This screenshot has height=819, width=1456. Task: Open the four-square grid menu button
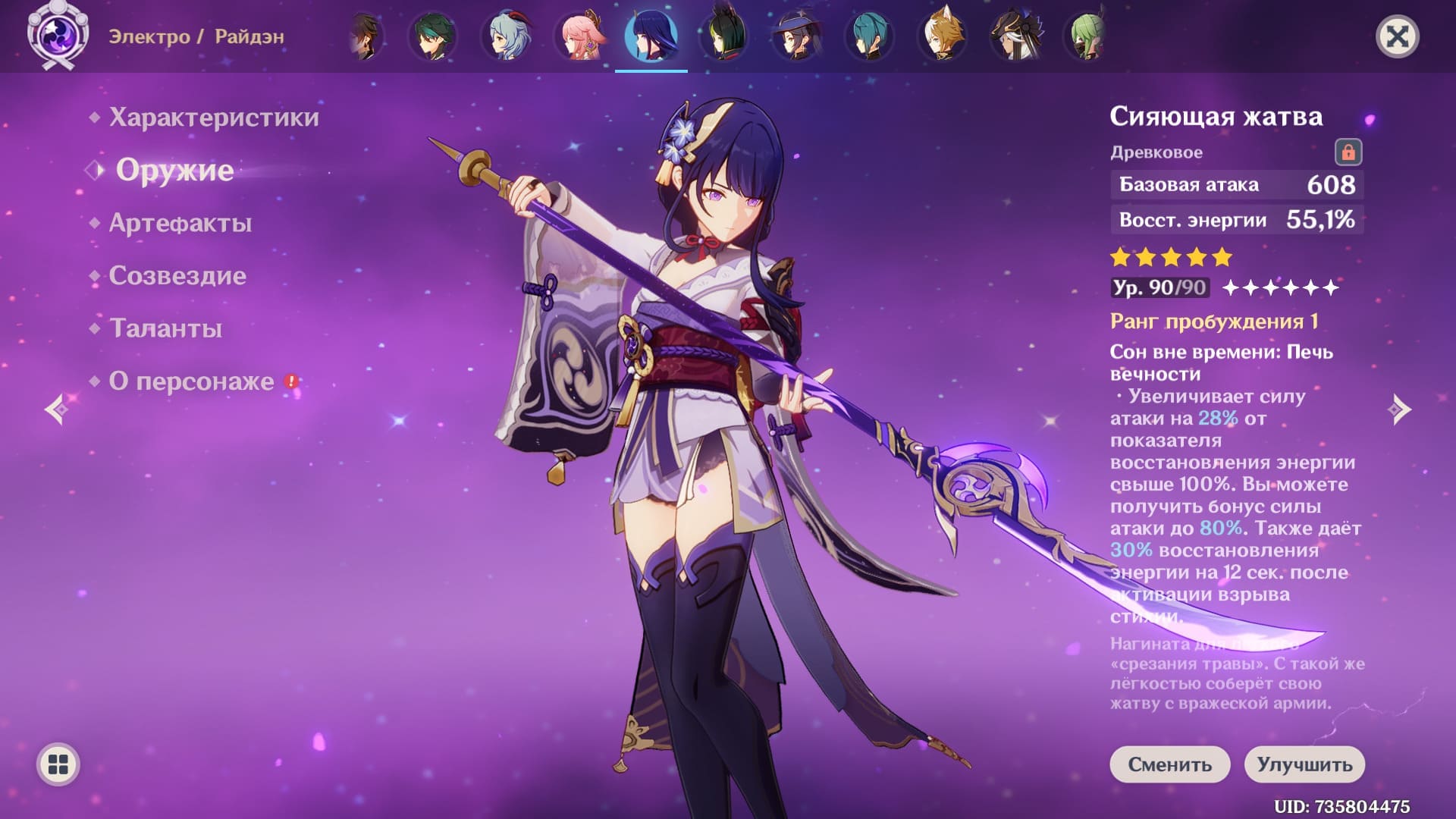click(x=58, y=764)
